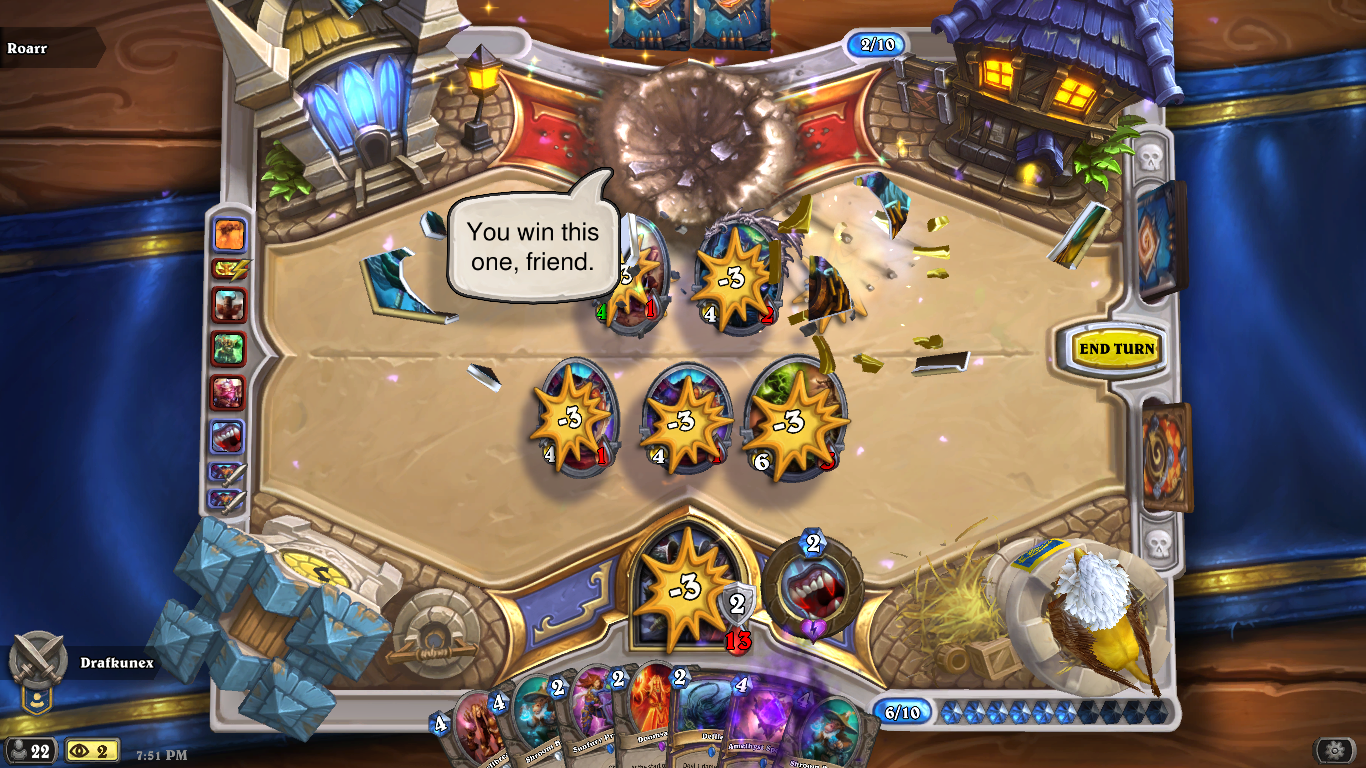The image size is (1366, 768).
Task: Inspect the fanged-mouth history tile
Action: click(x=228, y=437)
